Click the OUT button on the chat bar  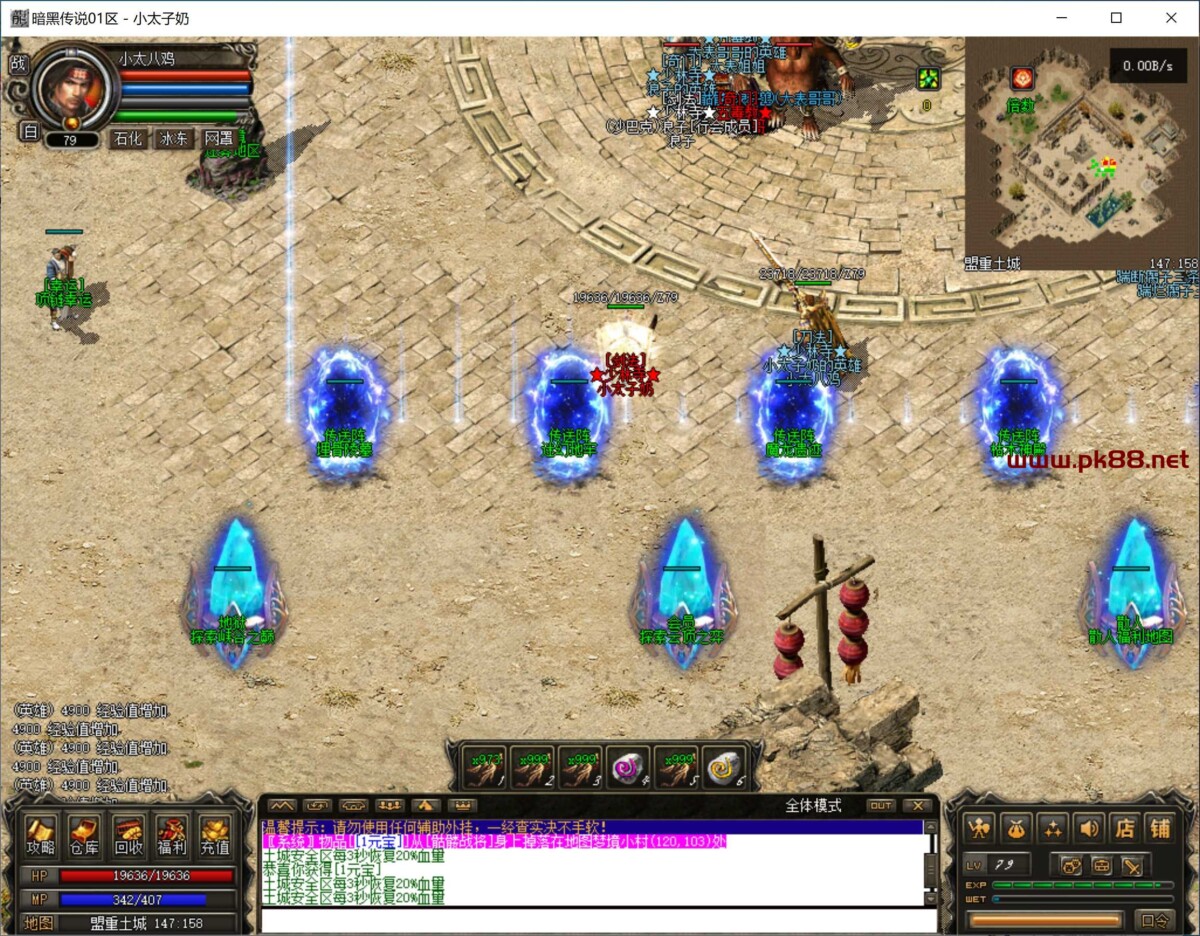[x=880, y=805]
